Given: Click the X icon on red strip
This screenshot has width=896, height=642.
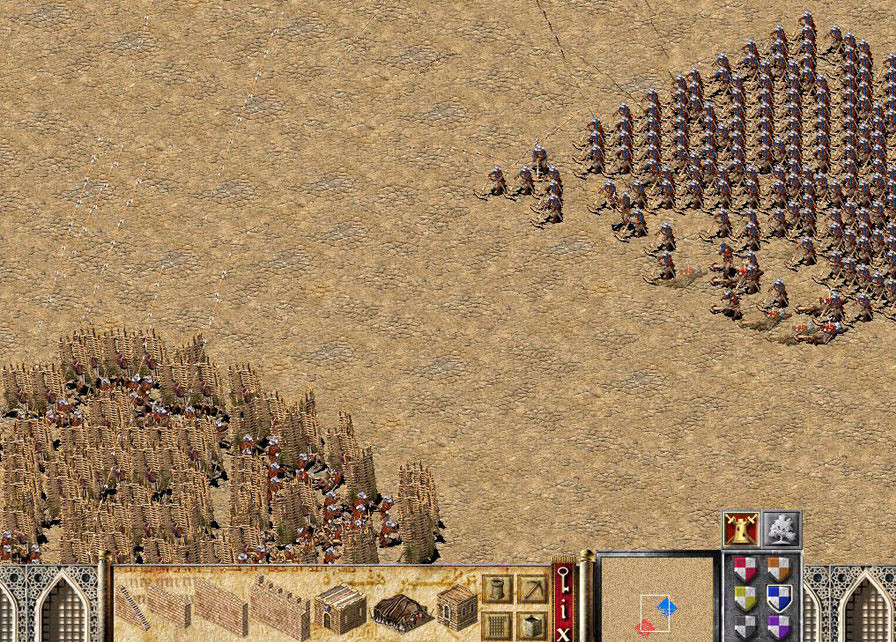Looking at the screenshot, I should (564, 630).
